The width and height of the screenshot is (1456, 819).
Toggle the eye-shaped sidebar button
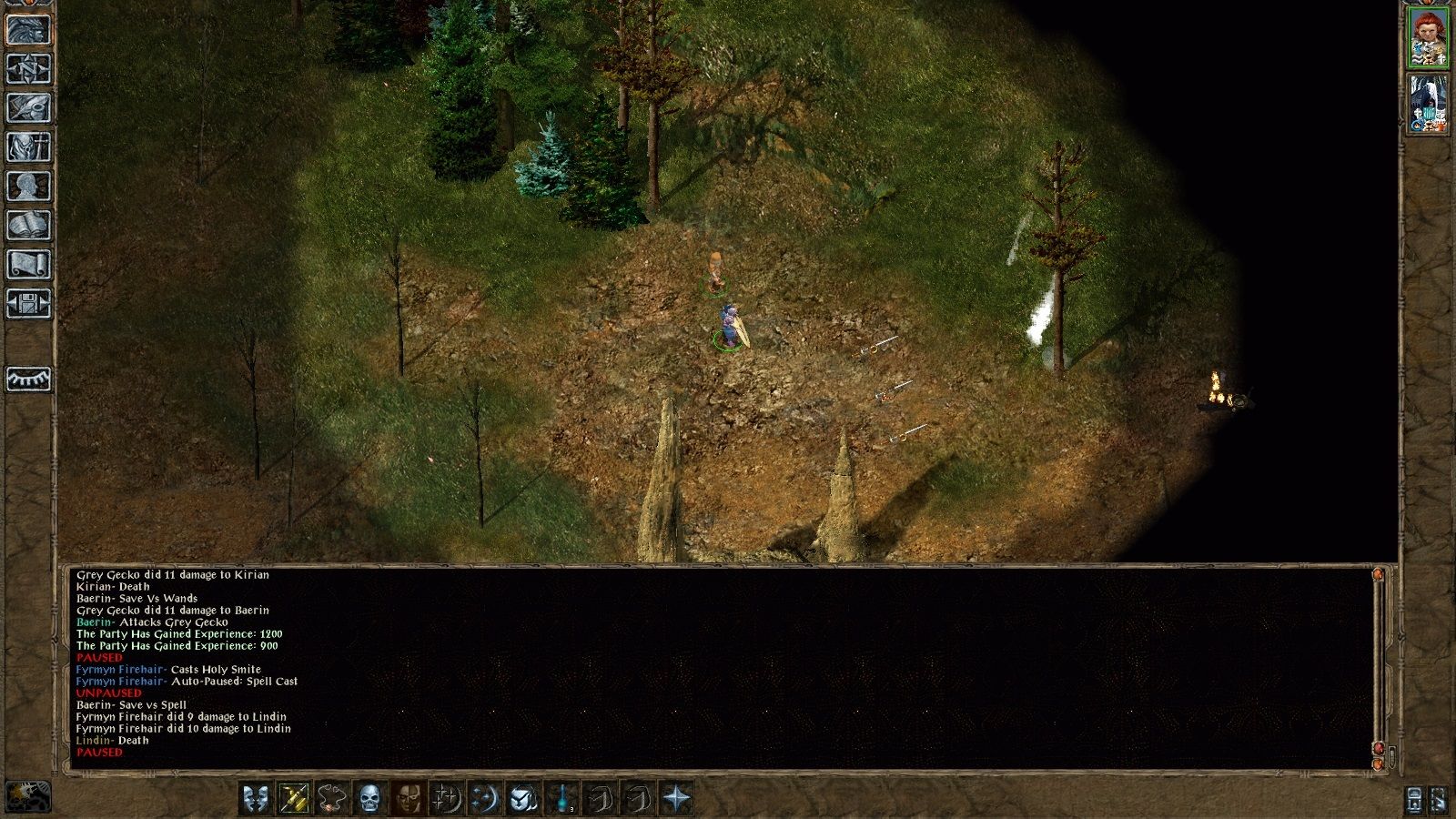tap(28, 378)
